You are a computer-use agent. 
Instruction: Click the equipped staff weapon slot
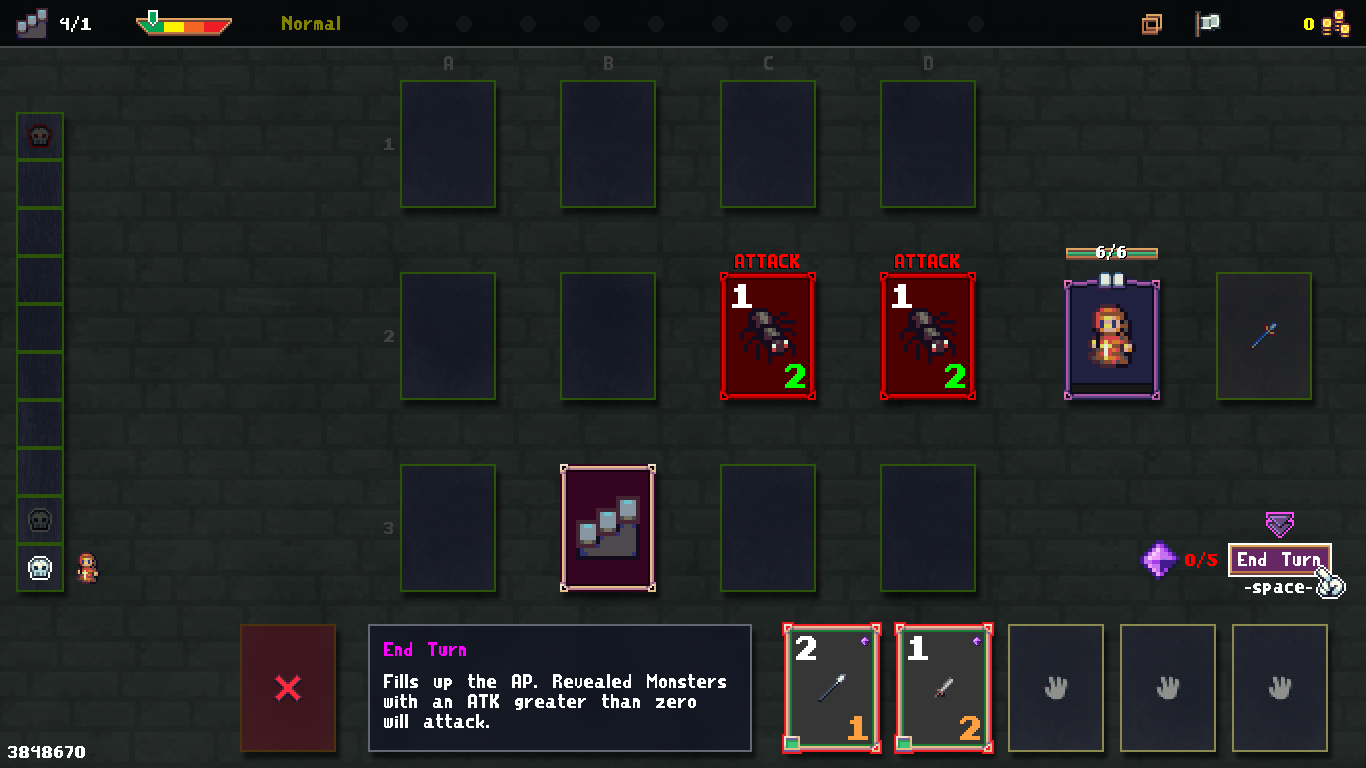(1263, 337)
